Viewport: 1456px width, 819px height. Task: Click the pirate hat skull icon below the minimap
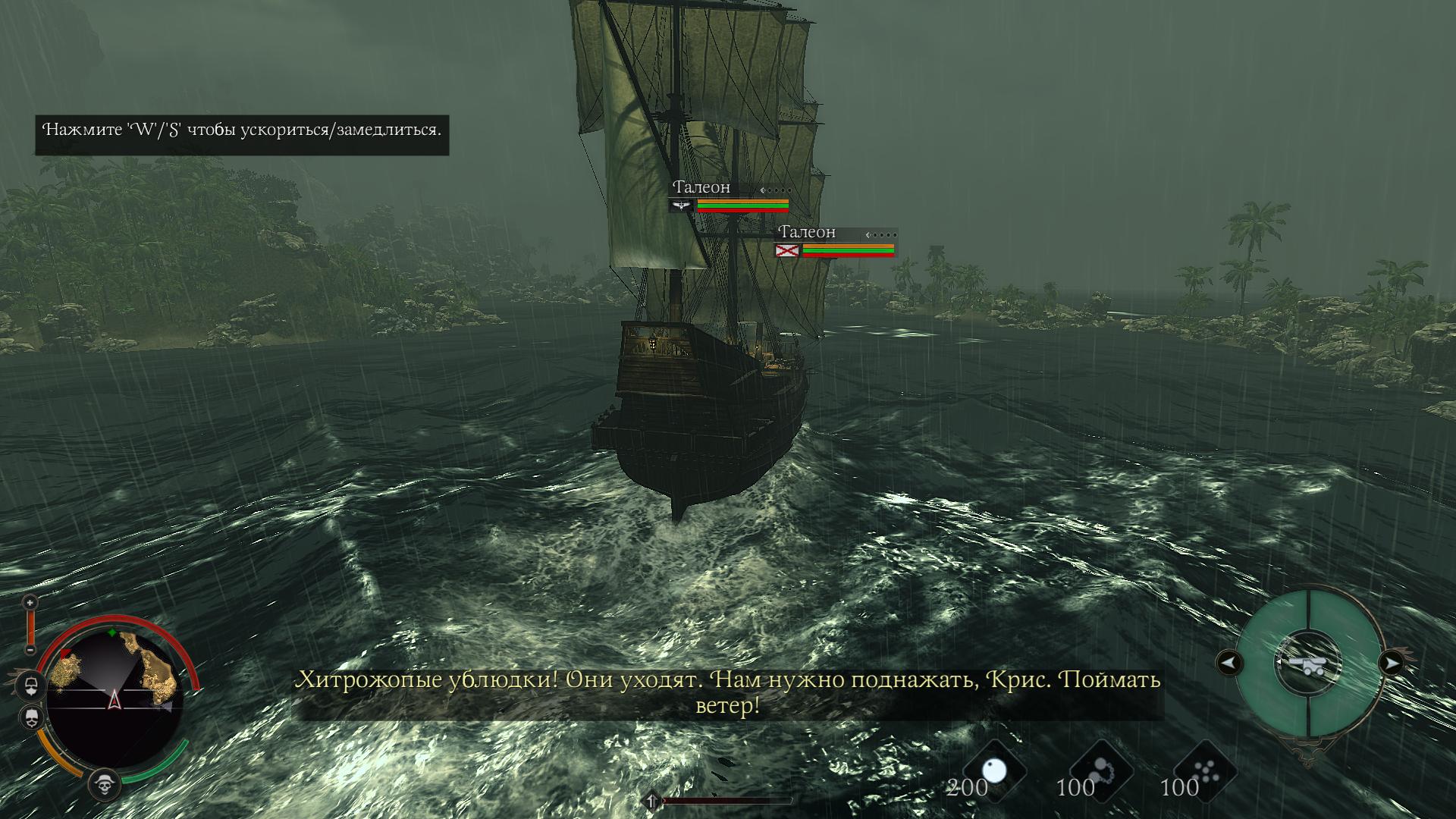tap(105, 784)
